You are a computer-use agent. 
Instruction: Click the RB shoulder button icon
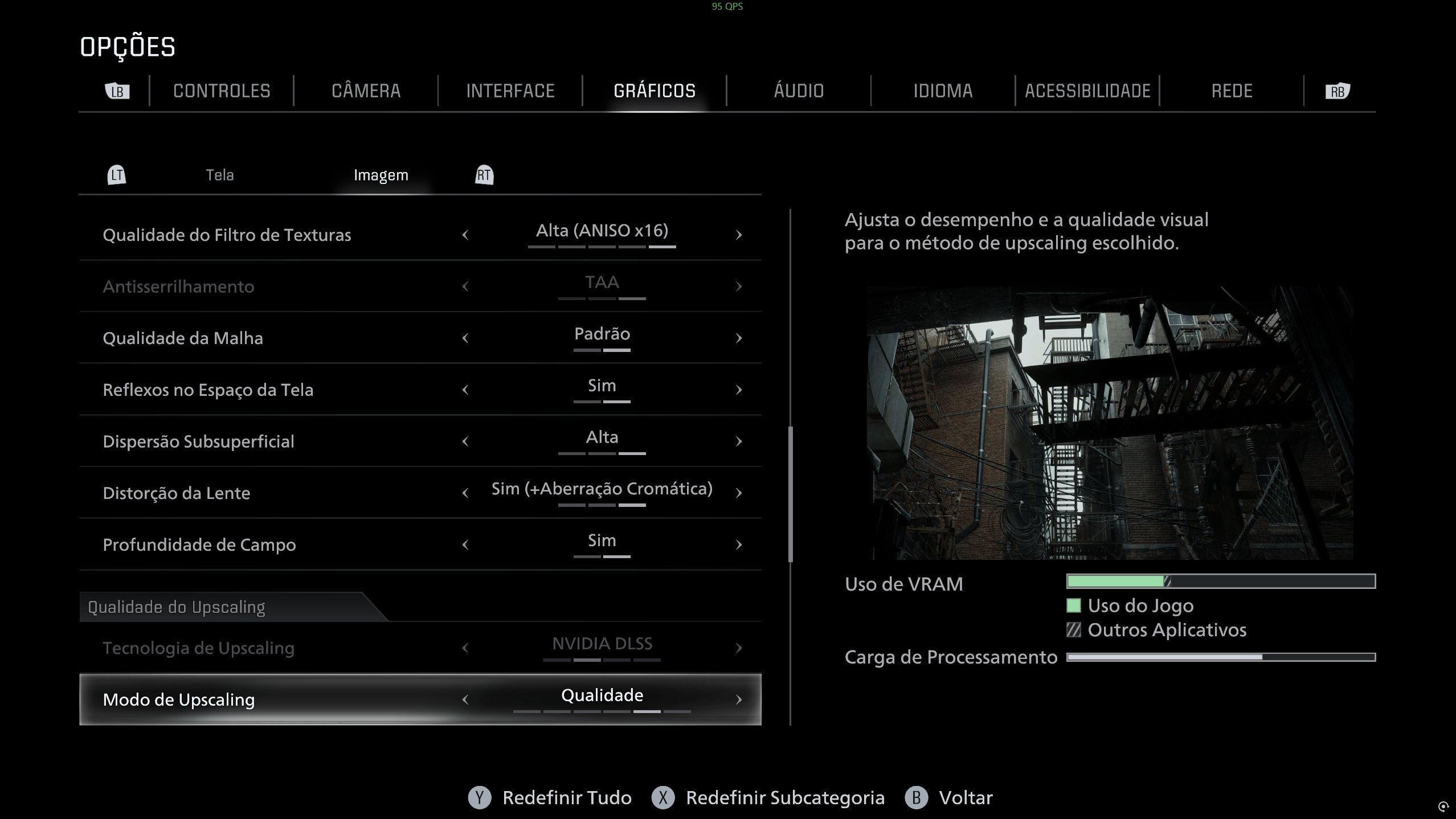1338,91
